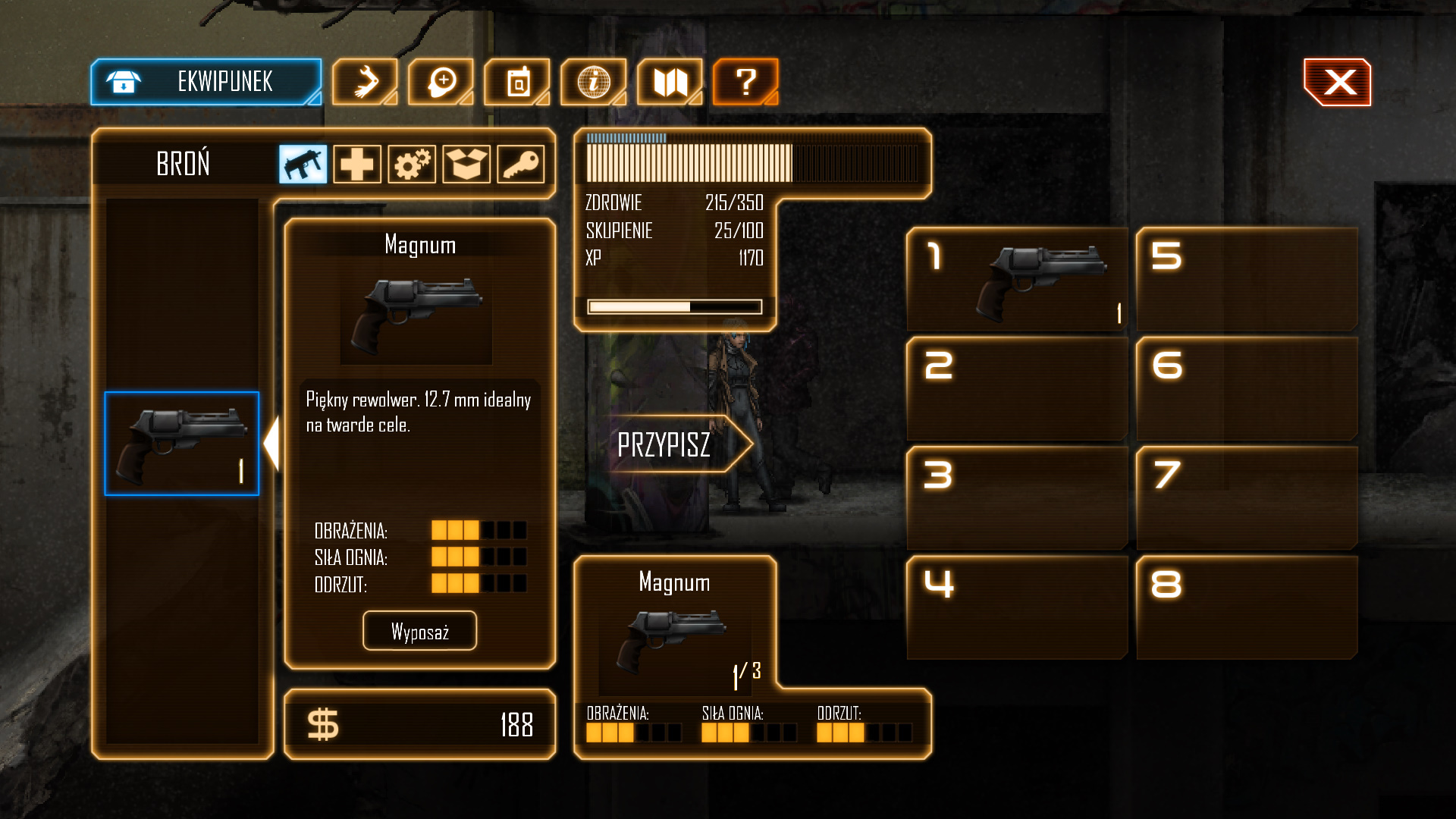This screenshot has height=819, width=1456.
Task: Select the medical cross category filter
Action: point(357,164)
